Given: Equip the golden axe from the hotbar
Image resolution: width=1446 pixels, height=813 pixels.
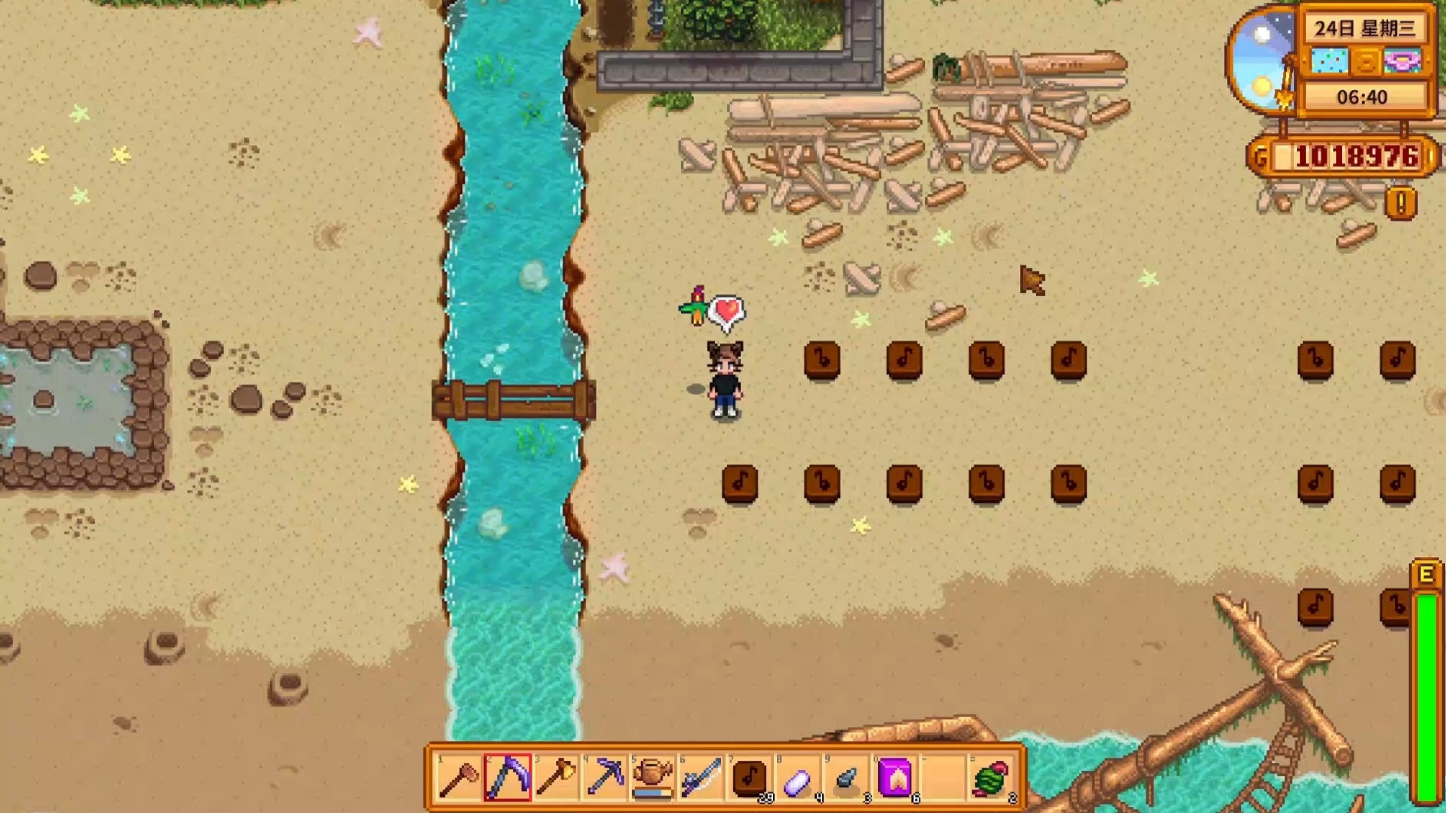Looking at the screenshot, I should [556, 777].
